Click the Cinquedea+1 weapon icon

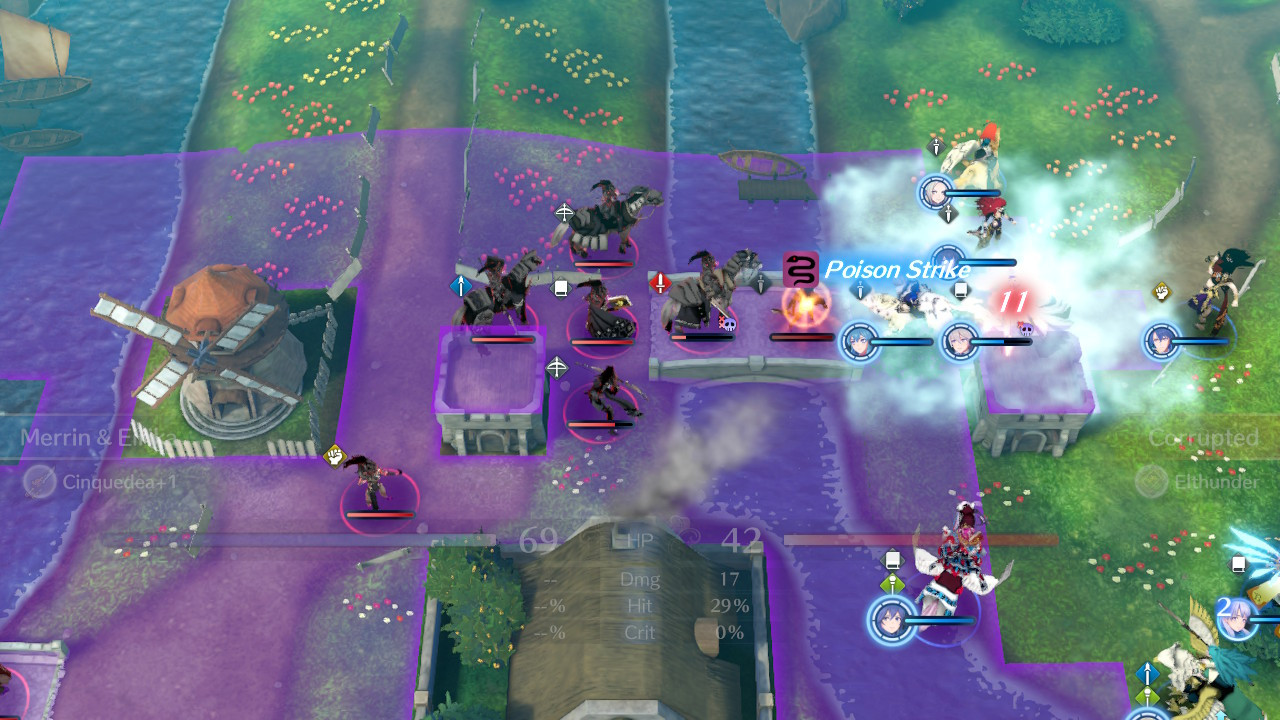[x=38, y=480]
